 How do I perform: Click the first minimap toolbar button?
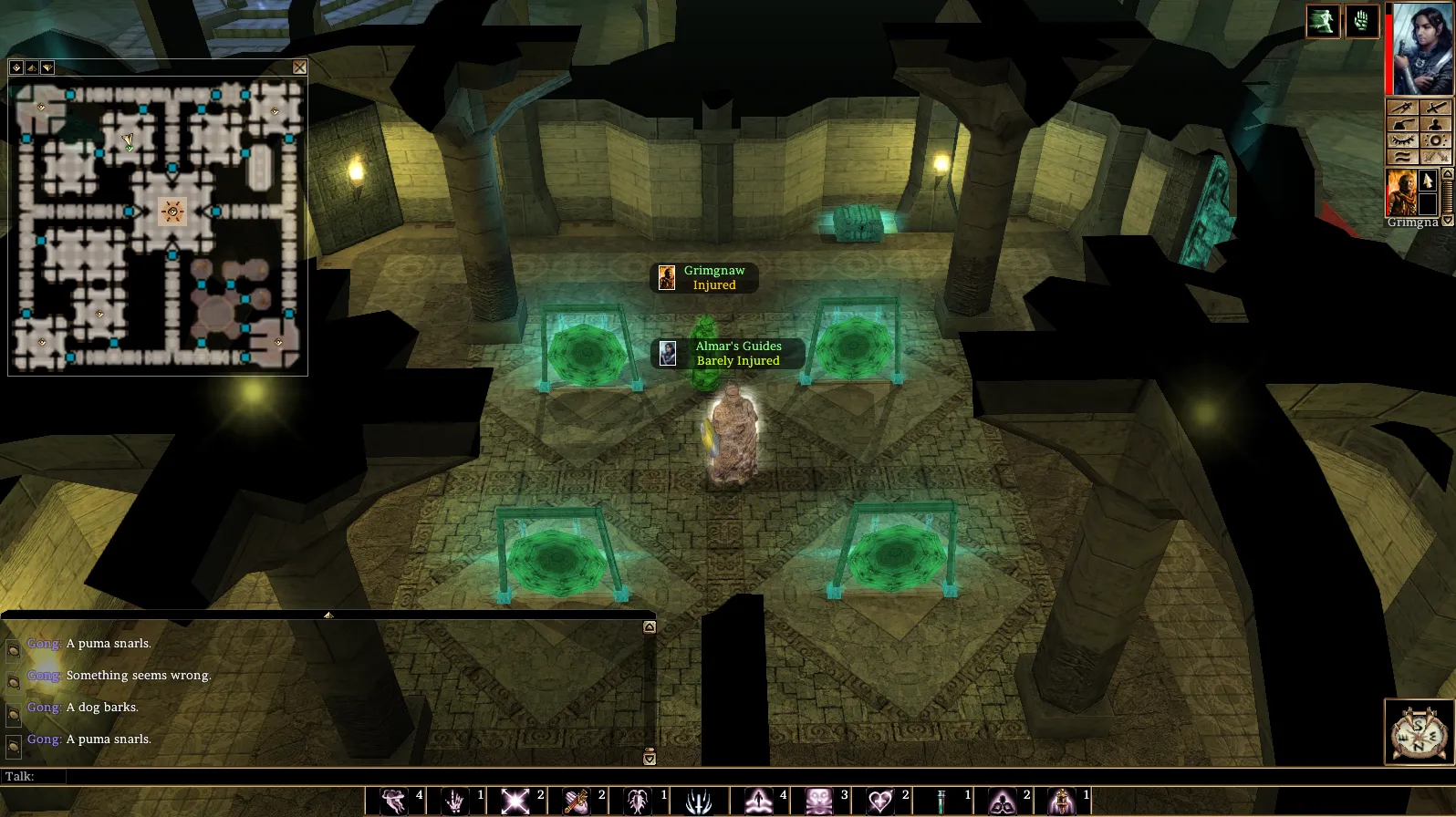tap(16, 67)
